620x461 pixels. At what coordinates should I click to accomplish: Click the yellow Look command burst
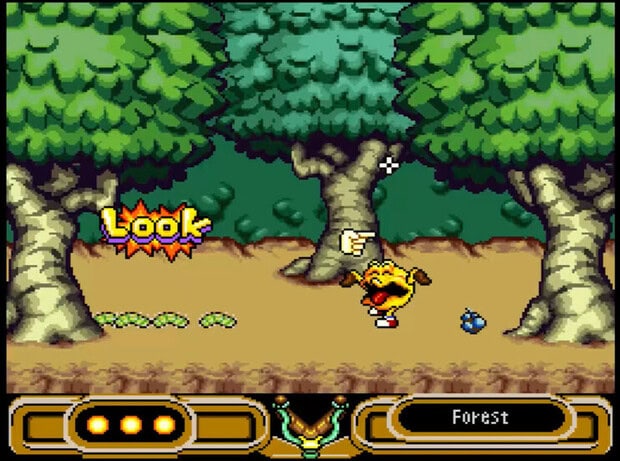(156, 229)
